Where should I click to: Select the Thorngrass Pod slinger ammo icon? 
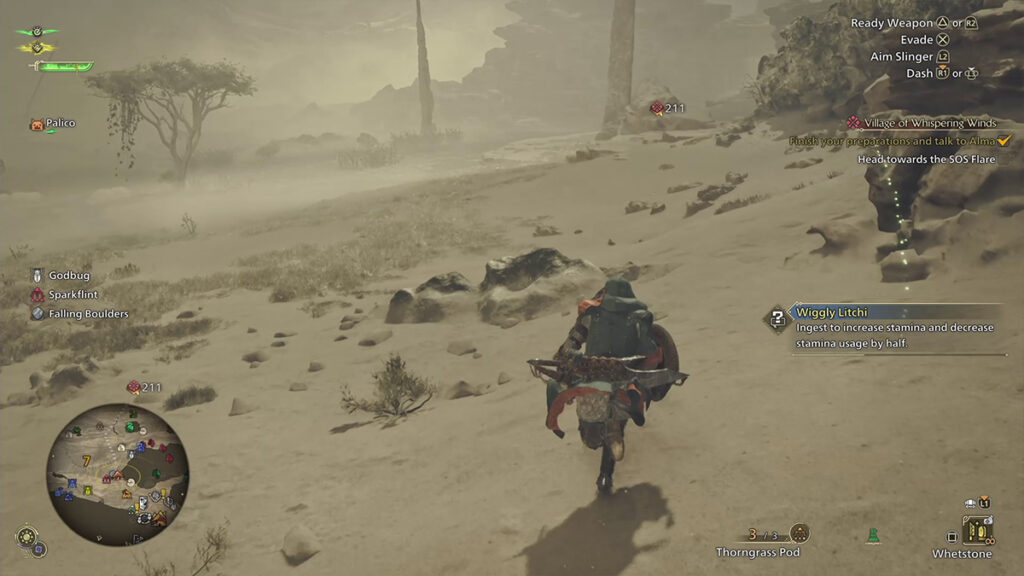pos(799,533)
